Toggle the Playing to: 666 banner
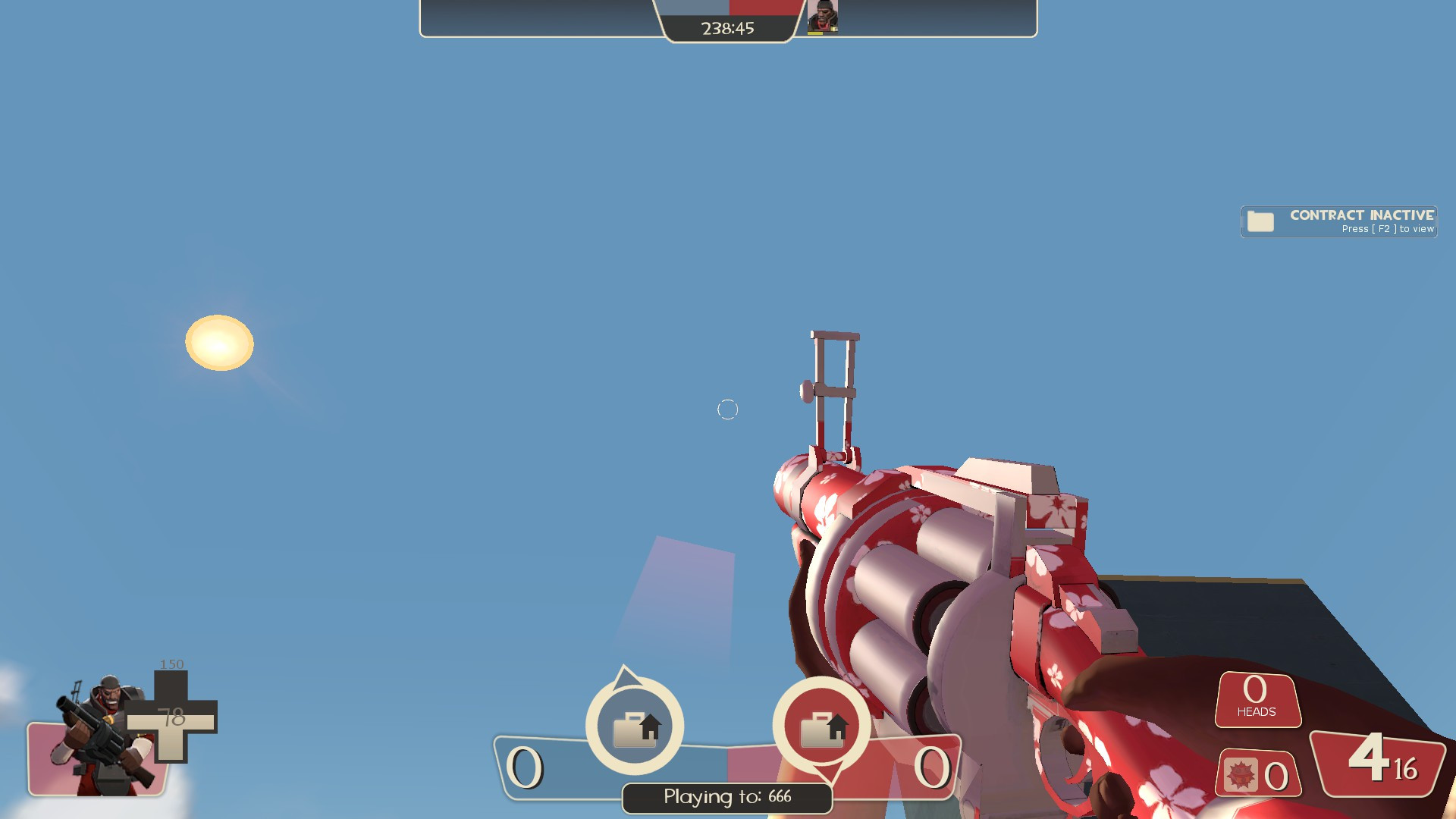 tap(726, 797)
